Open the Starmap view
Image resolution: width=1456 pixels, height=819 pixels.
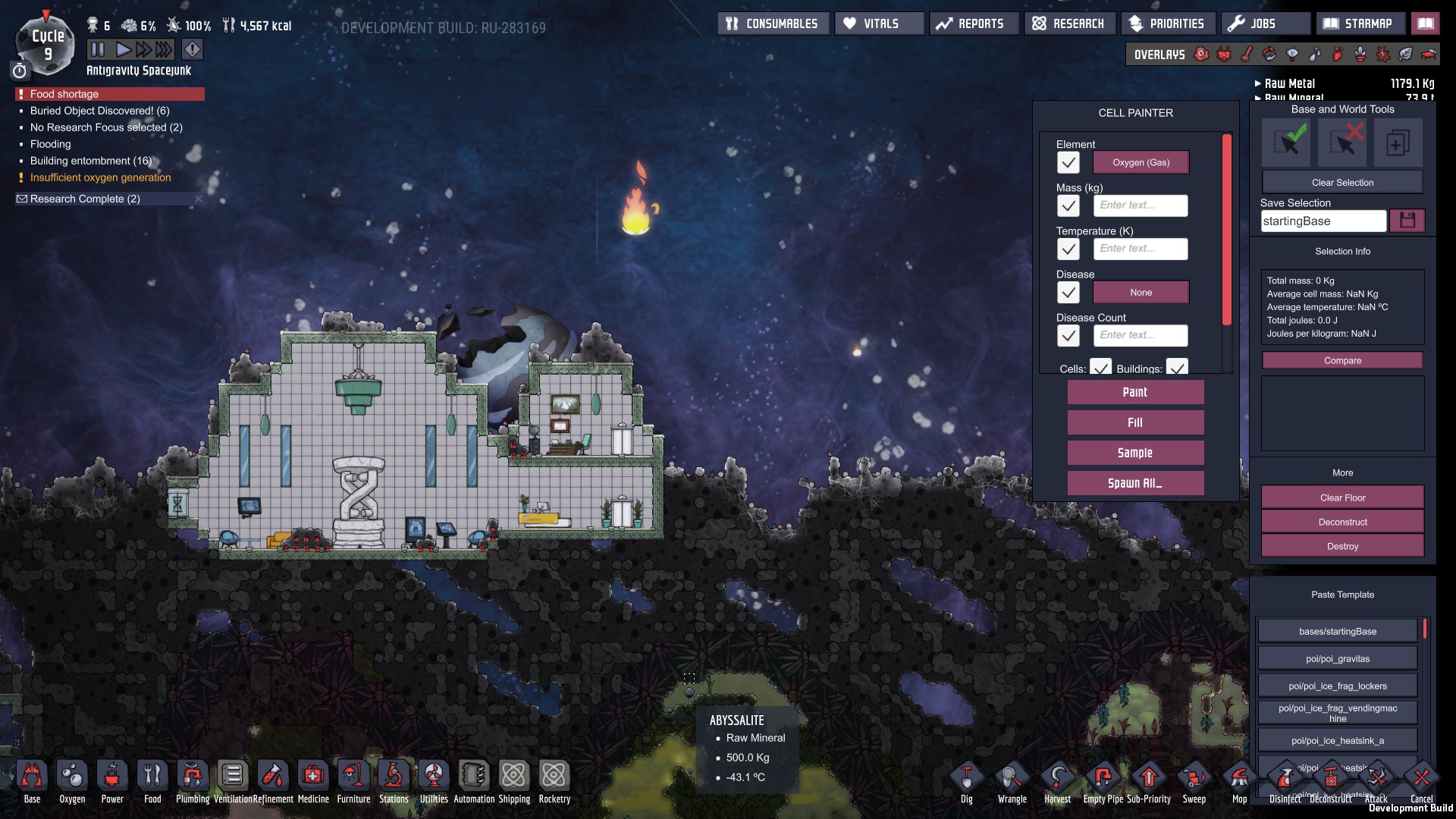click(x=1360, y=24)
